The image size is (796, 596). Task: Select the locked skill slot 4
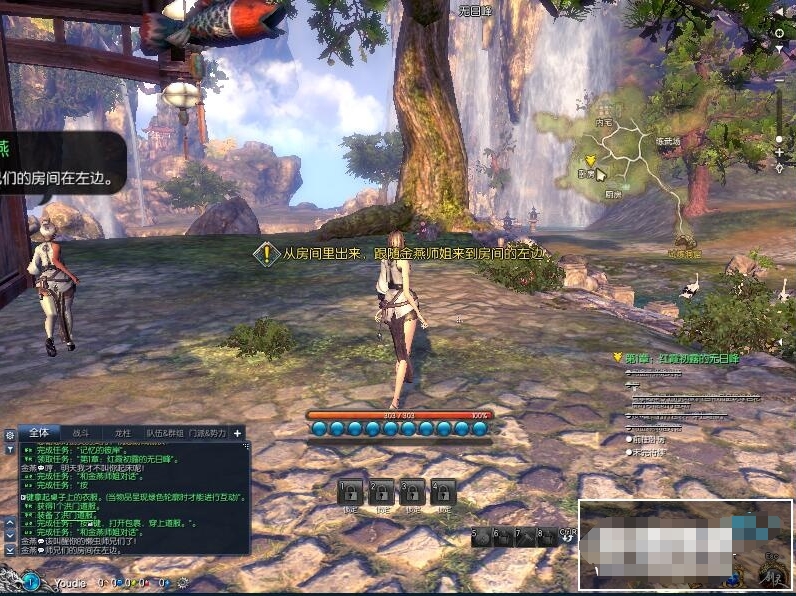pyautogui.click(x=443, y=491)
